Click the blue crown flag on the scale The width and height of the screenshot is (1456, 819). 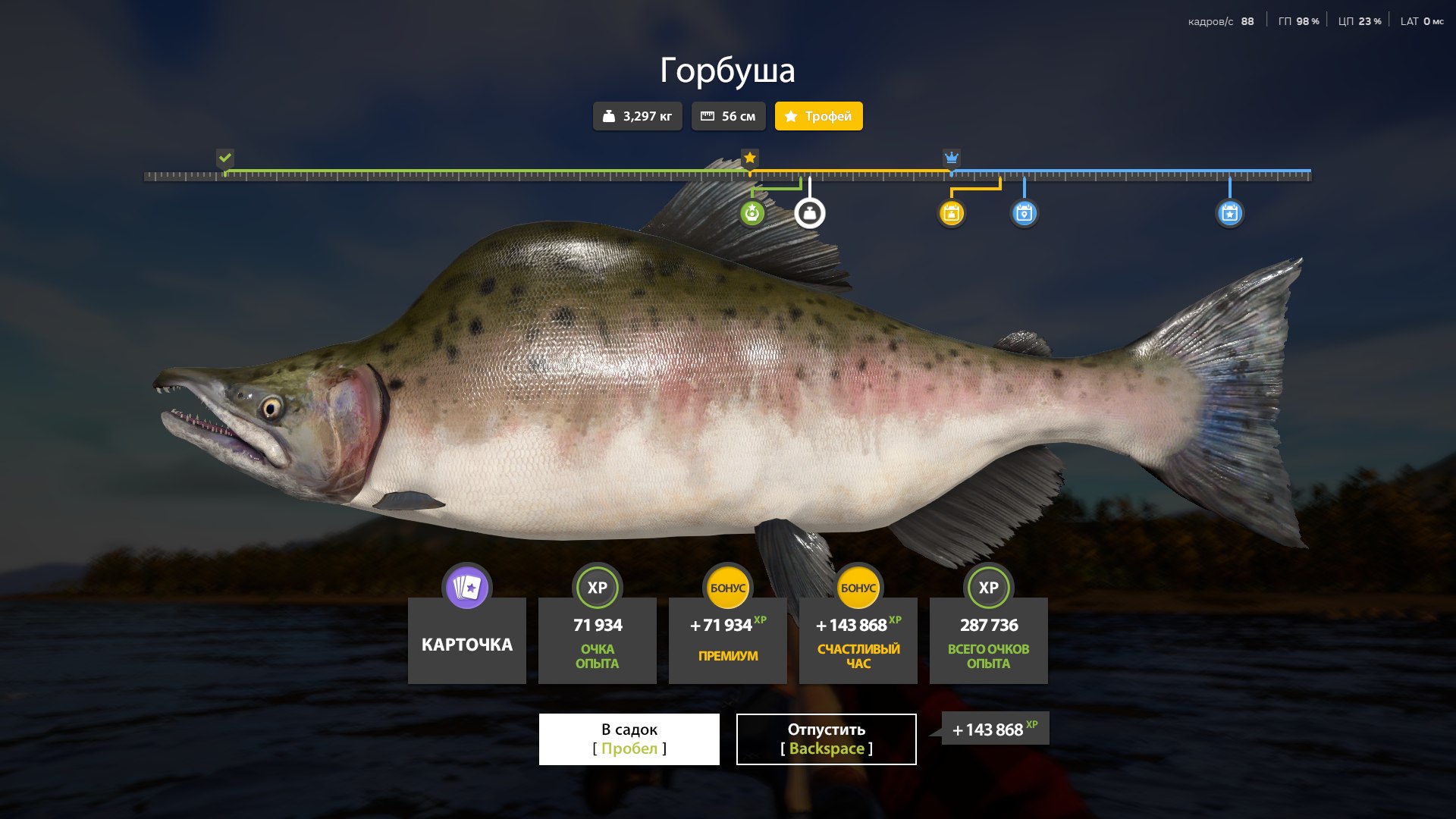[951, 158]
